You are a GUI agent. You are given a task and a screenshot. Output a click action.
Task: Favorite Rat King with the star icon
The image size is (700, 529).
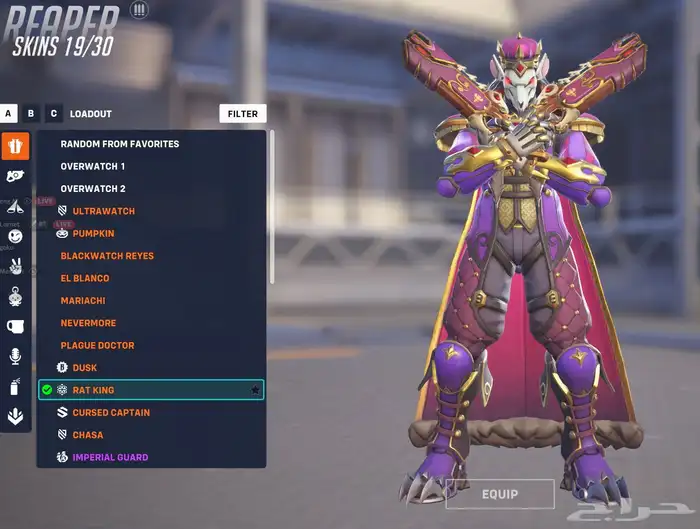click(255, 390)
